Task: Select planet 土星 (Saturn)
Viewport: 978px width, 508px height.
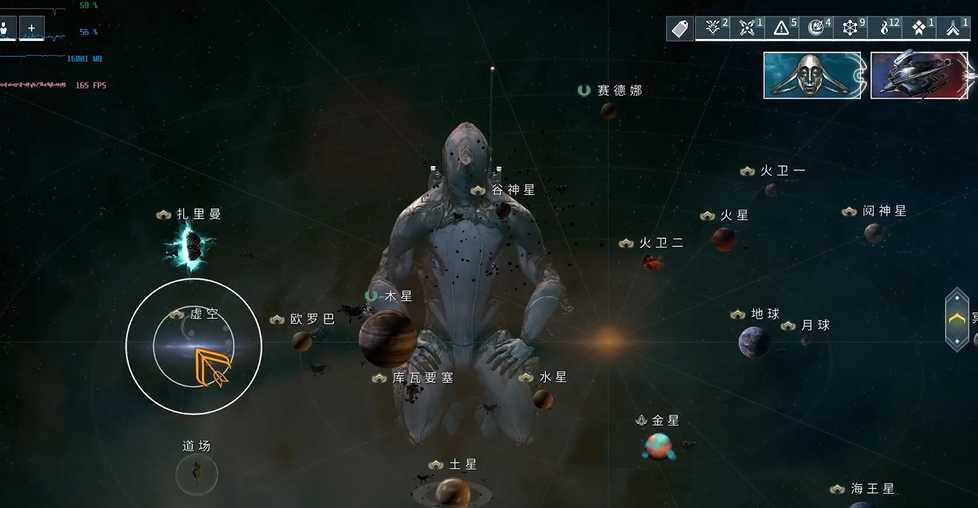Action: pyautogui.click(x=452, y=491)
